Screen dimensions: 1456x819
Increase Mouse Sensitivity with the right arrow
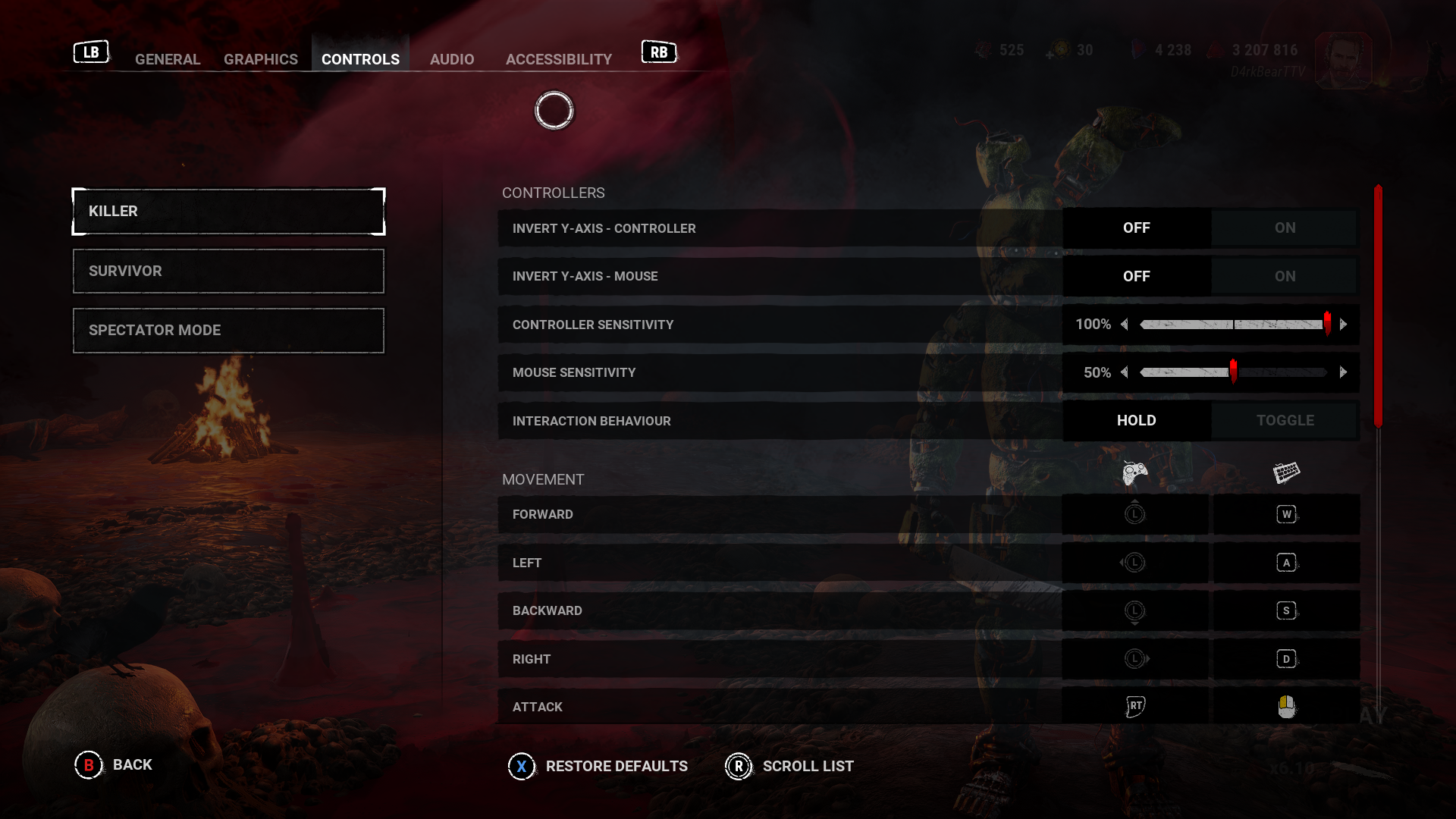[1343, 372]
